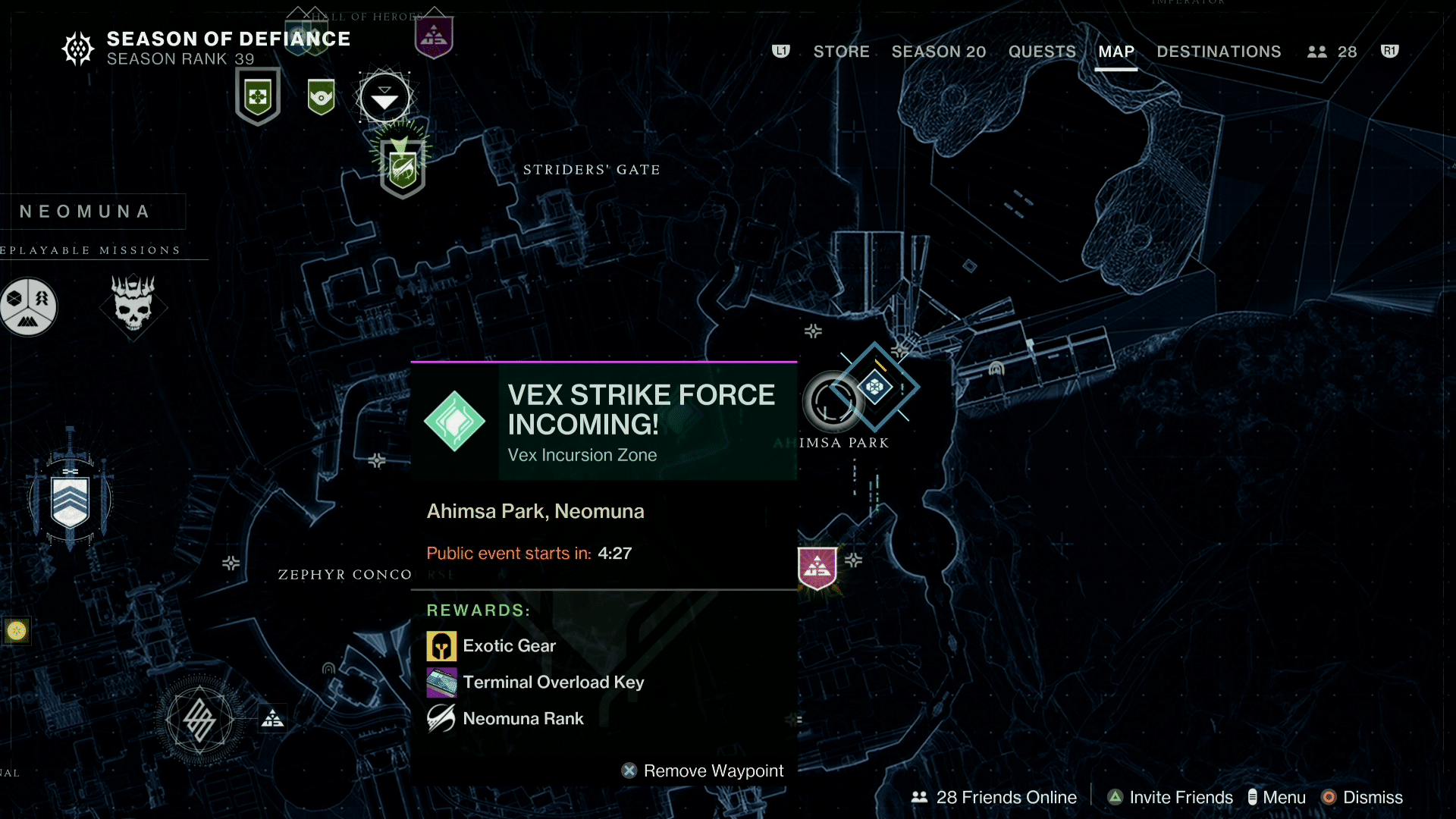Viewport: 1456px width, 819px height.
Task: Click the Lost Sector downward-arrow icon near Hall of Heroes
Action: click(384, 96)
